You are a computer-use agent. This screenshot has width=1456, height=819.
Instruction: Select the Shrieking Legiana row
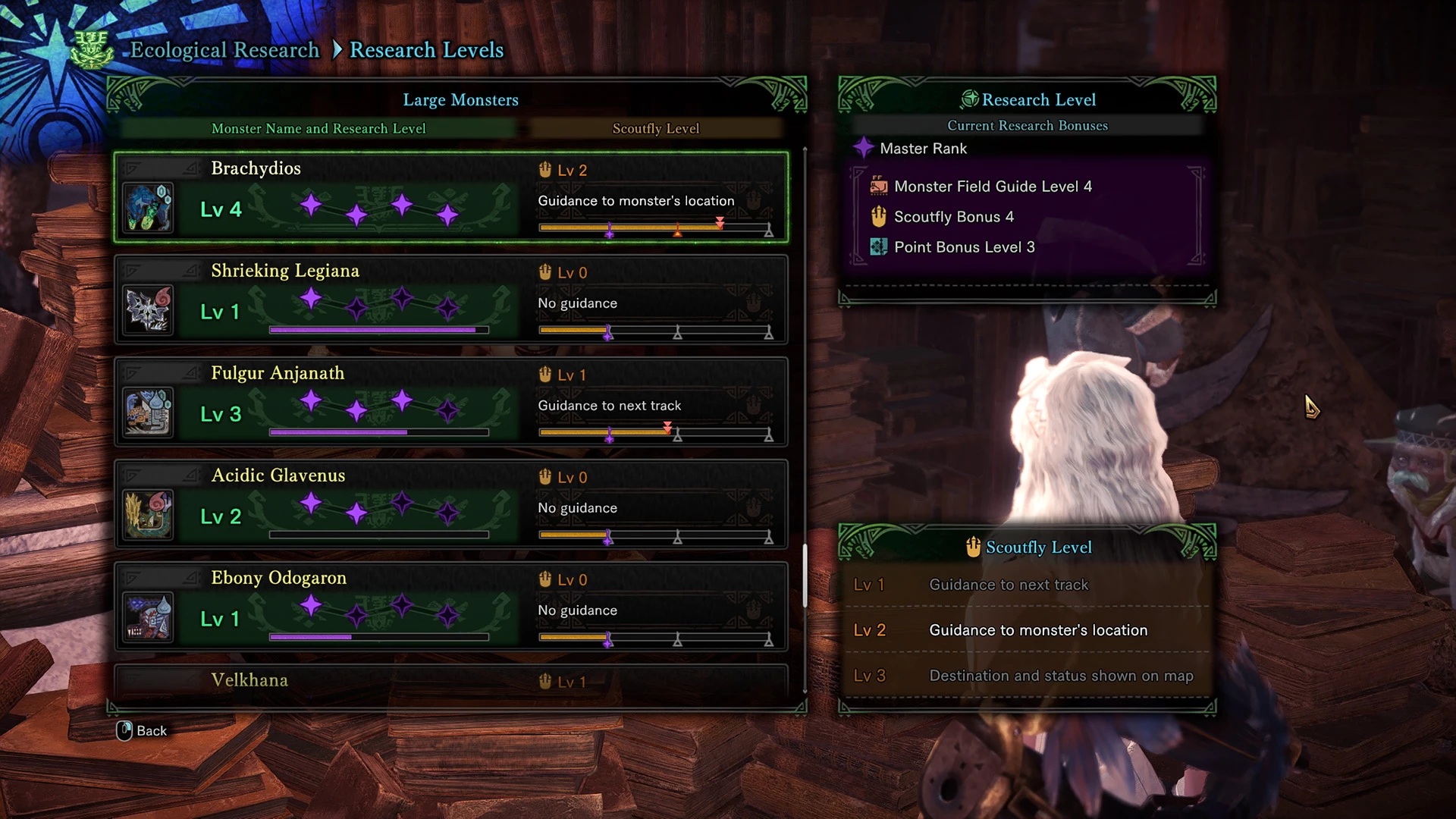click(x=450, y=300)
